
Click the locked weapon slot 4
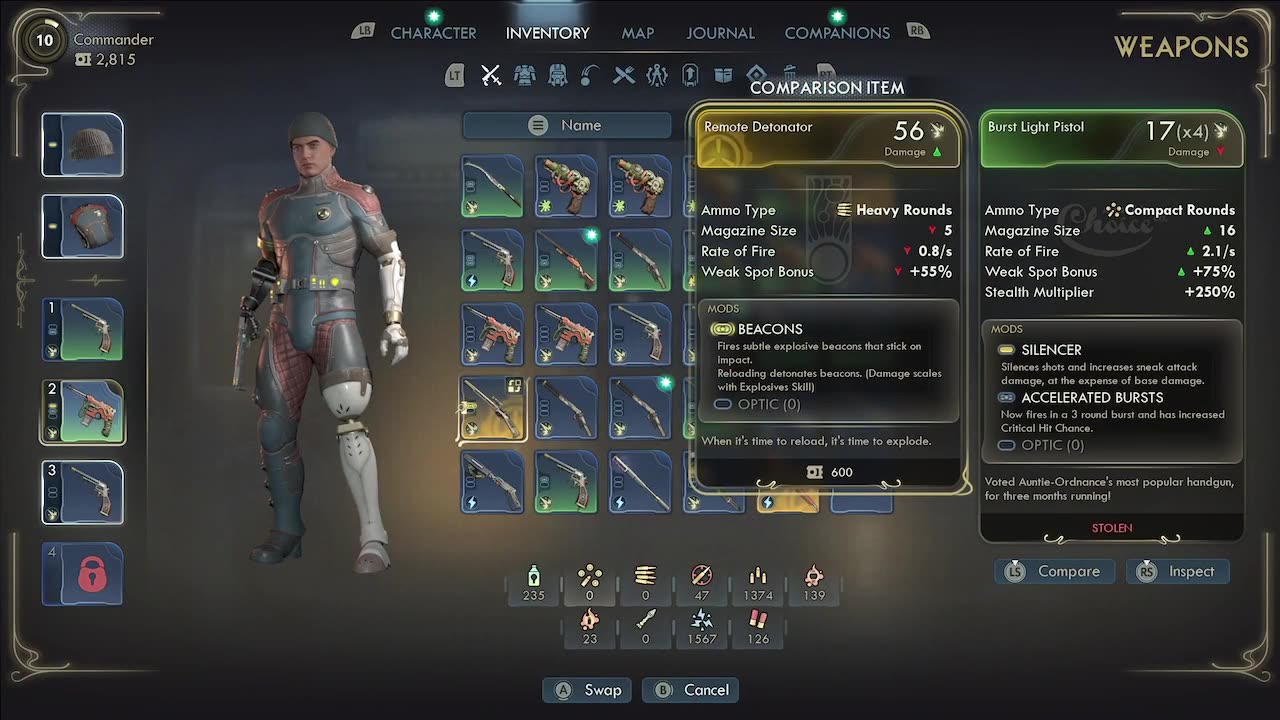pos(82,573)
